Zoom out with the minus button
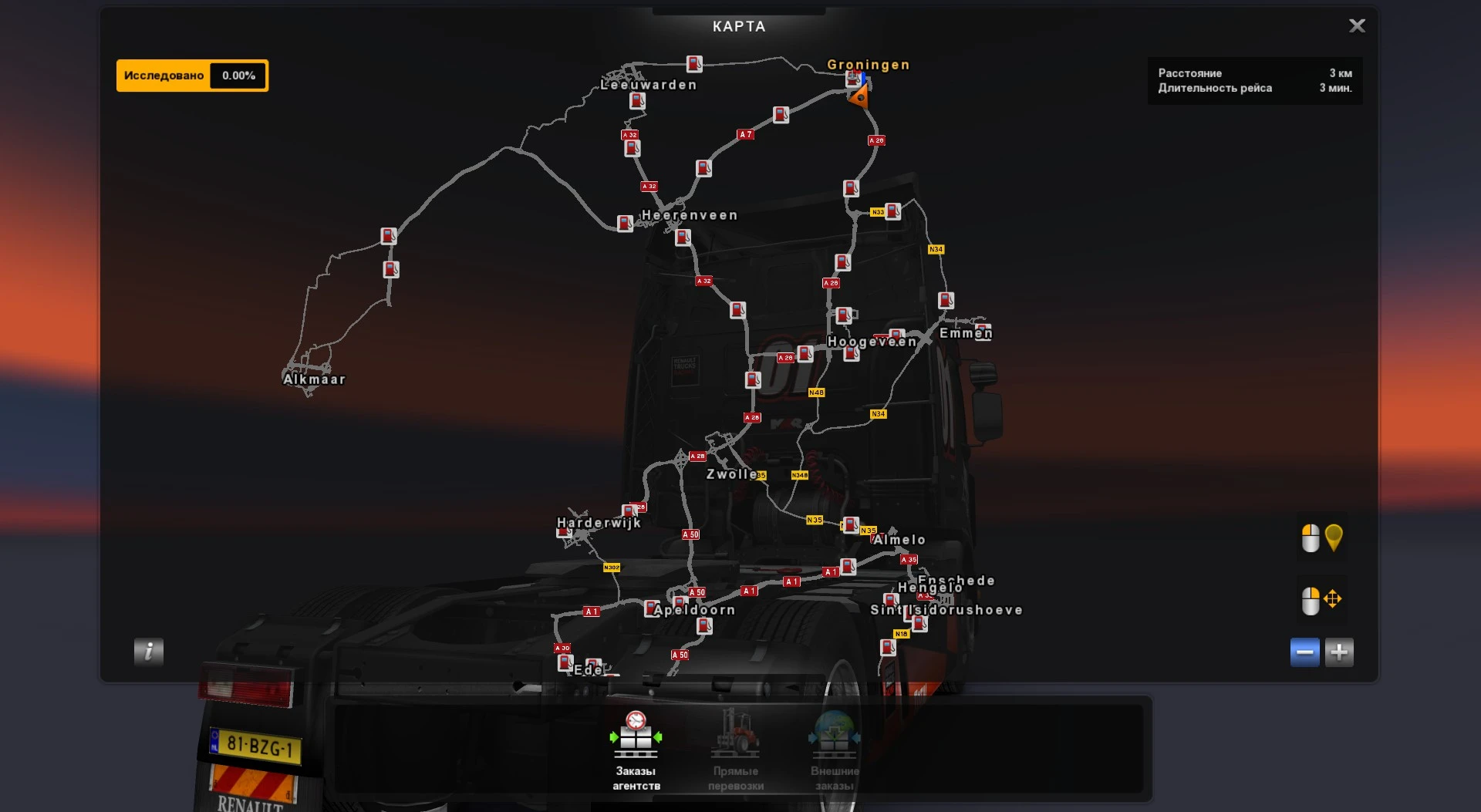This screenshot has width=1481, height=812. click(1304, 652)
